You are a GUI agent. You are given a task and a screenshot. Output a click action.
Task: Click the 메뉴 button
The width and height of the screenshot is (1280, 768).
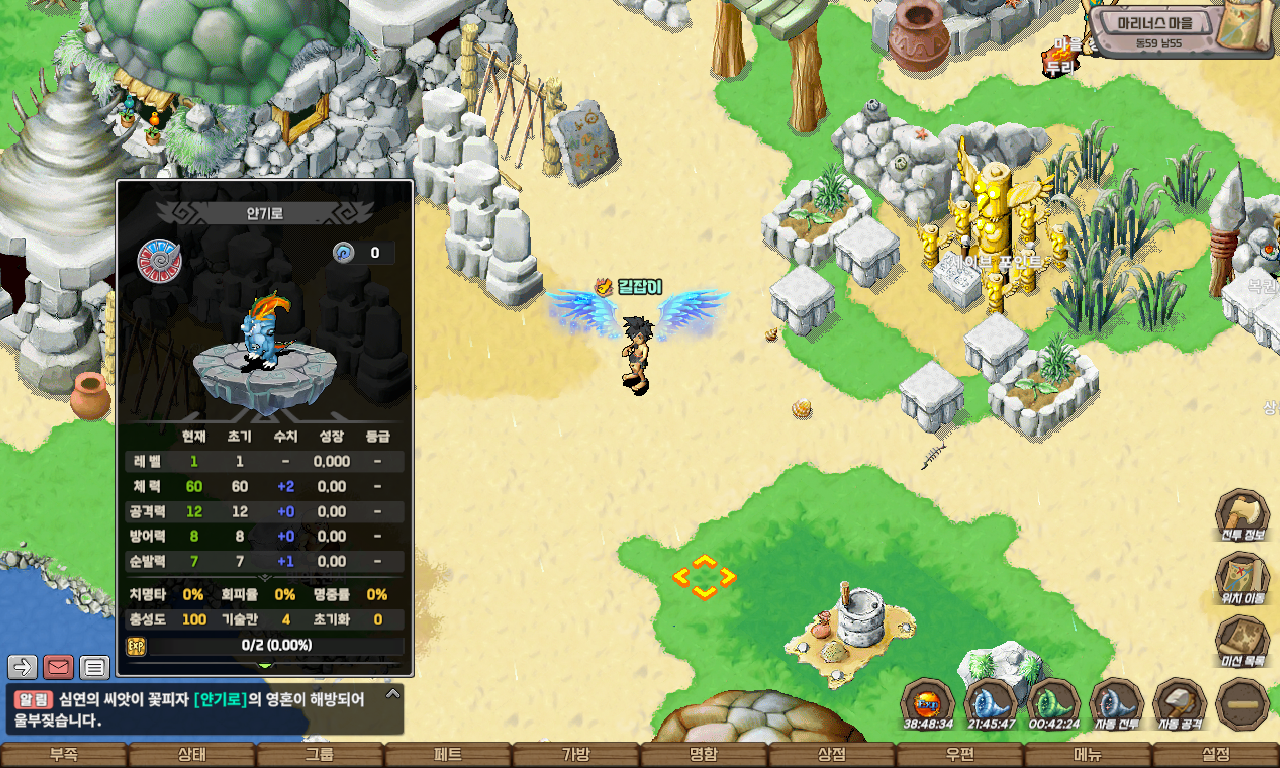point(1088,755)
